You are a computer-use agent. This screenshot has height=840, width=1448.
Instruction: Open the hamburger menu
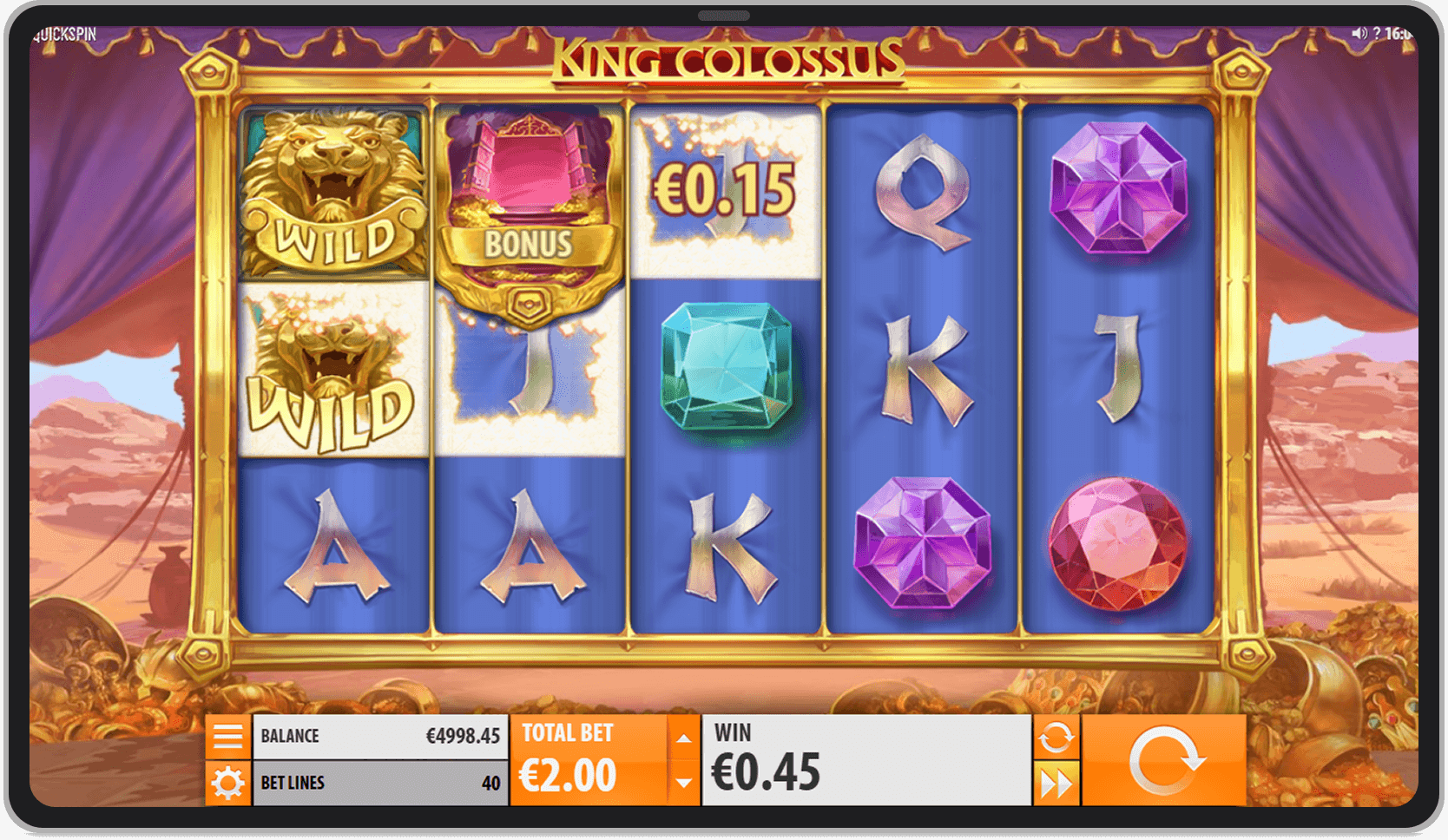[x=228, y=734]
